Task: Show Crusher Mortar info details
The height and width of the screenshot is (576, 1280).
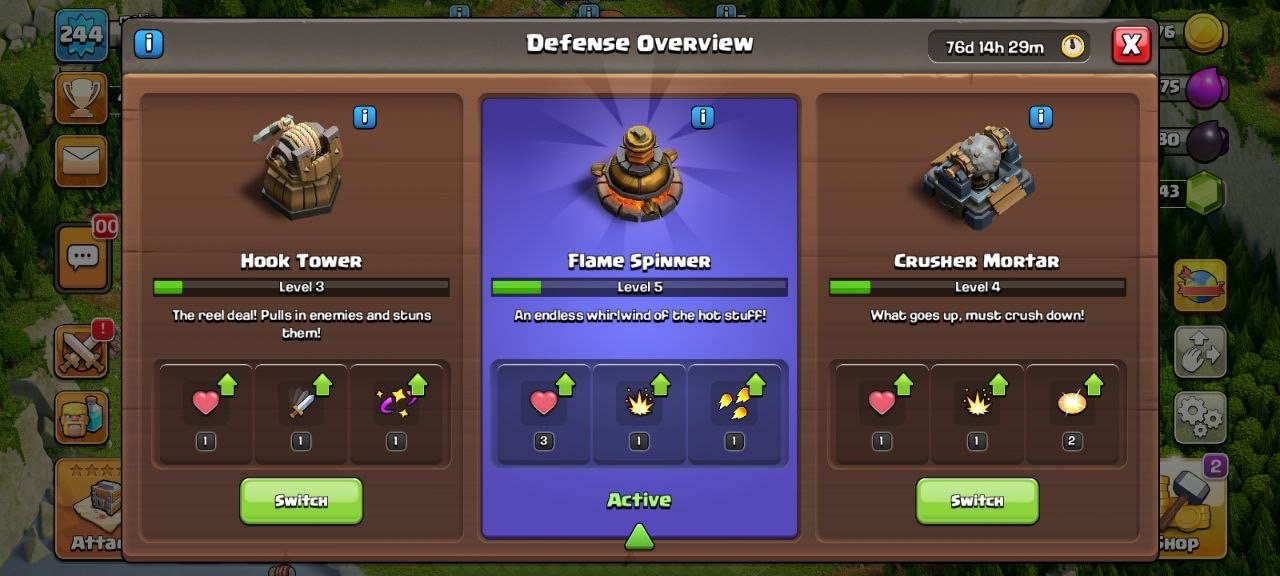Action: [1041, 117]
